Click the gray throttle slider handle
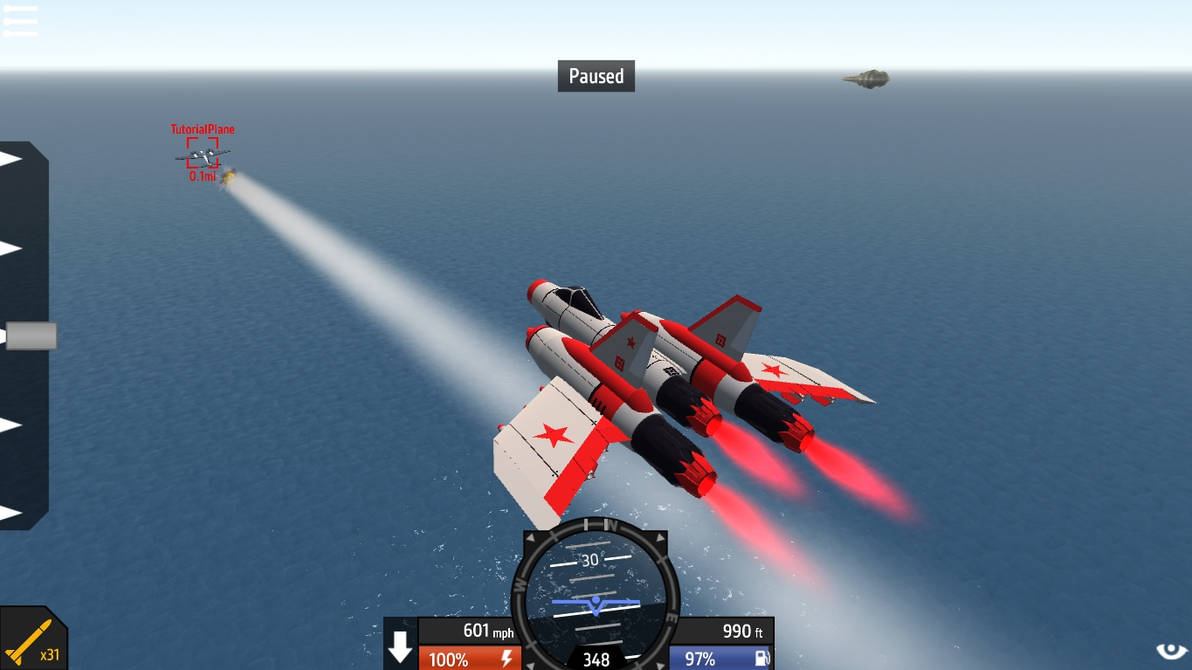 (x=31, y=336)
